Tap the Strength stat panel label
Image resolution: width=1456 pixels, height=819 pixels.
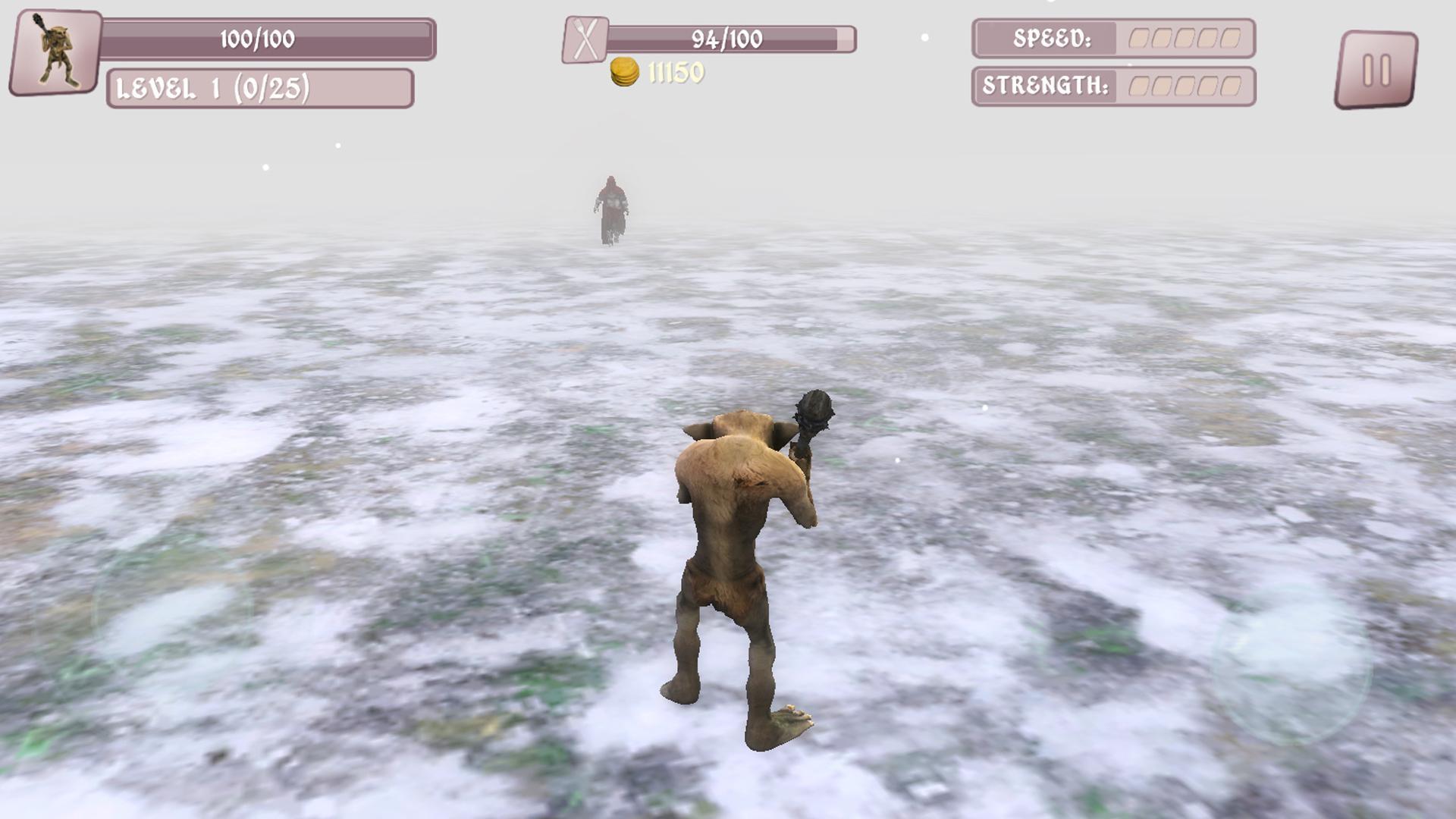click(1046, 85)
